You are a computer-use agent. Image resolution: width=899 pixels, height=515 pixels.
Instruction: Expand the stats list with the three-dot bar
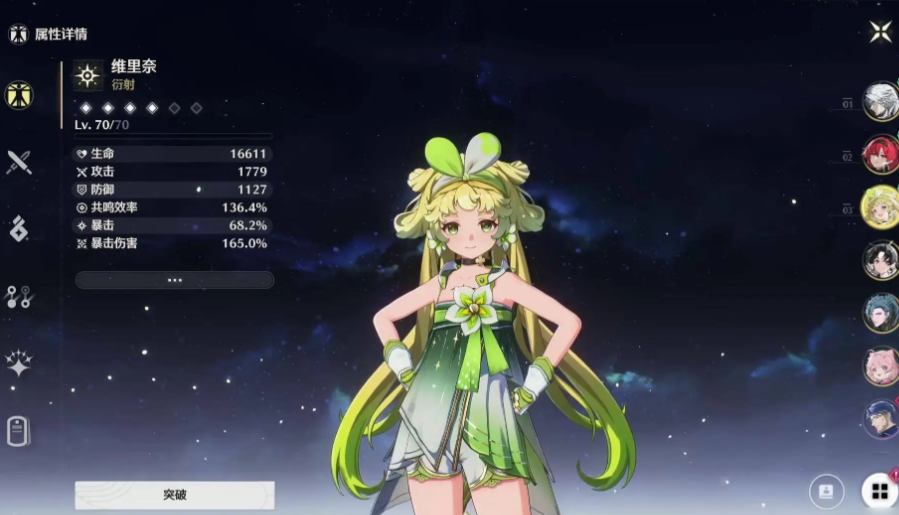175,280
